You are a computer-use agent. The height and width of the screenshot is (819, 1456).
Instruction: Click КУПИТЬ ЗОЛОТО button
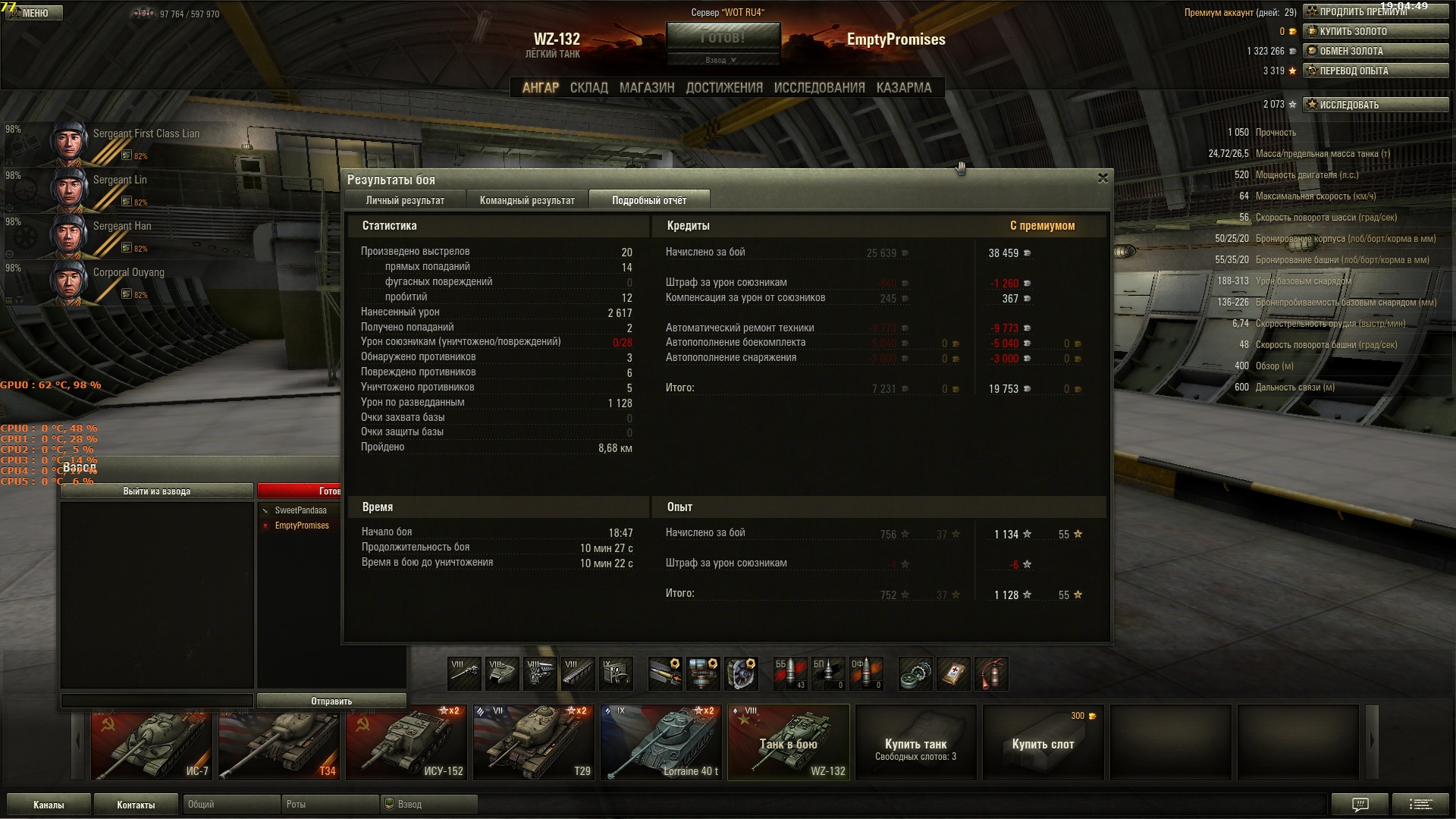(x=1375, y=32)
